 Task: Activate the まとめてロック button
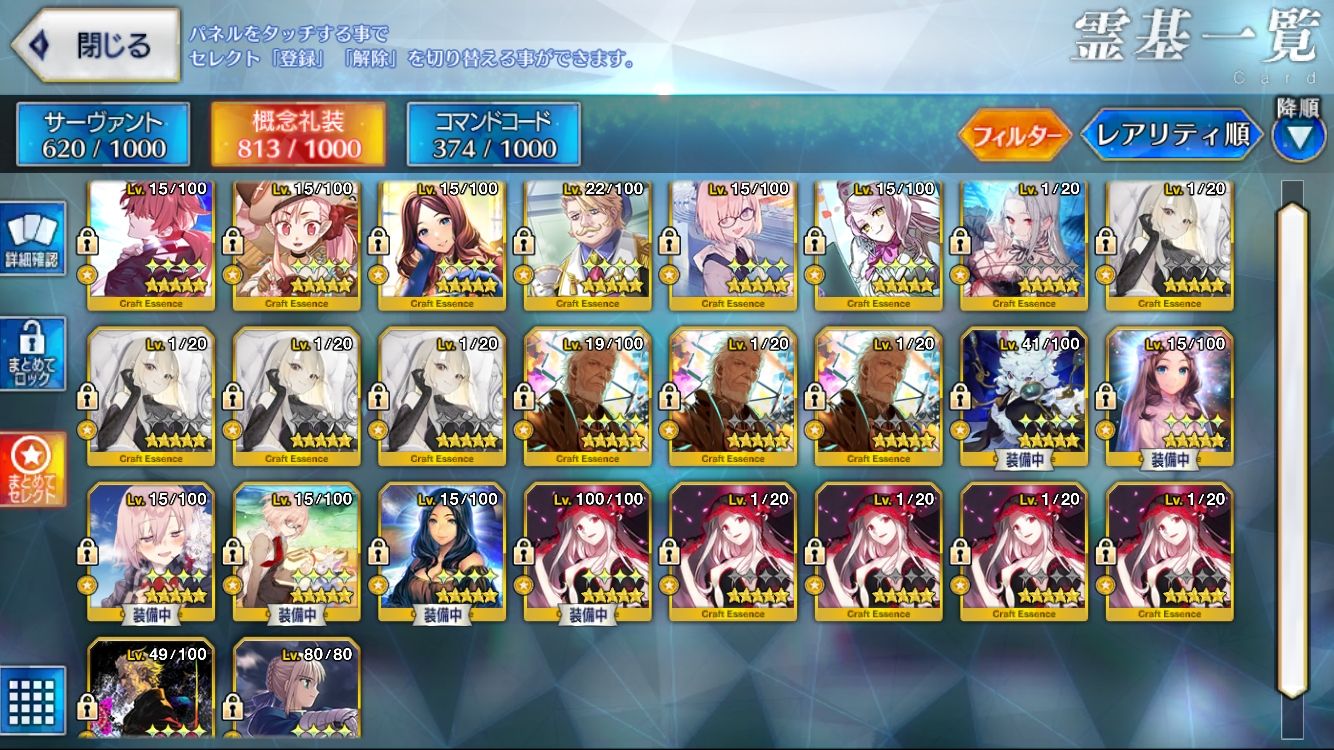coord(33,353)
